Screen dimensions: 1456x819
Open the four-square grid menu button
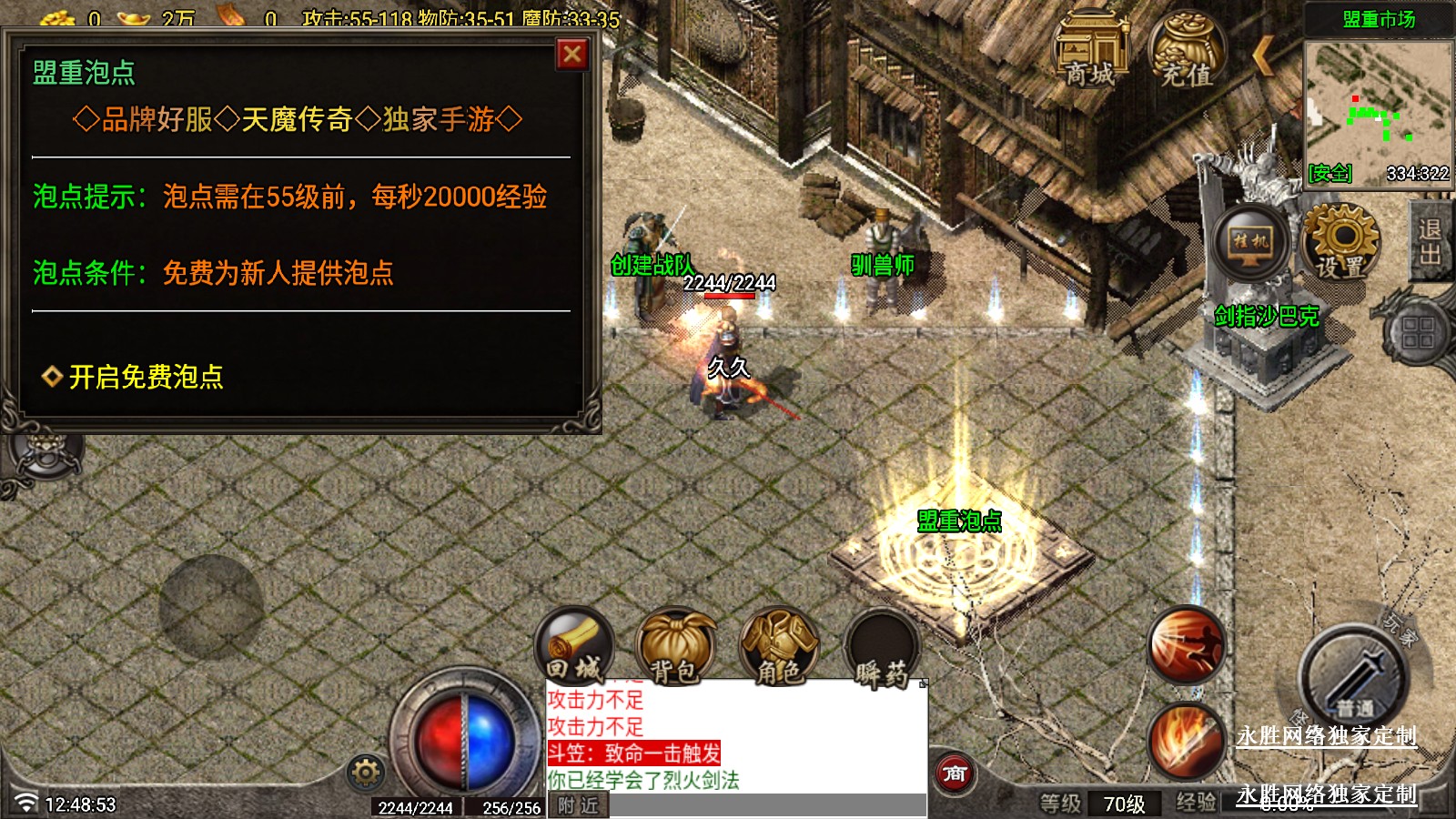coord(1418,332)
